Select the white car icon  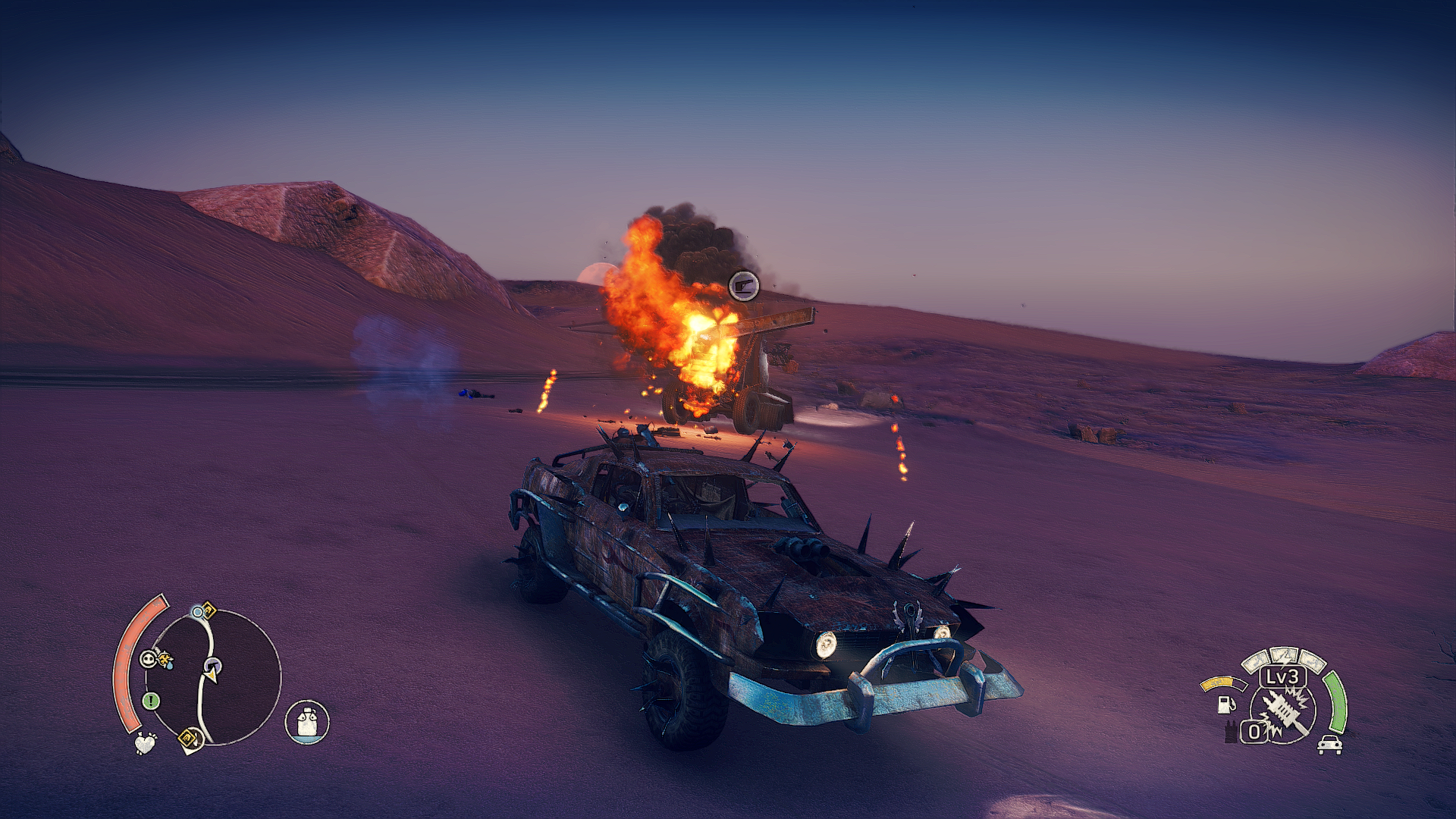[1329, 745]
